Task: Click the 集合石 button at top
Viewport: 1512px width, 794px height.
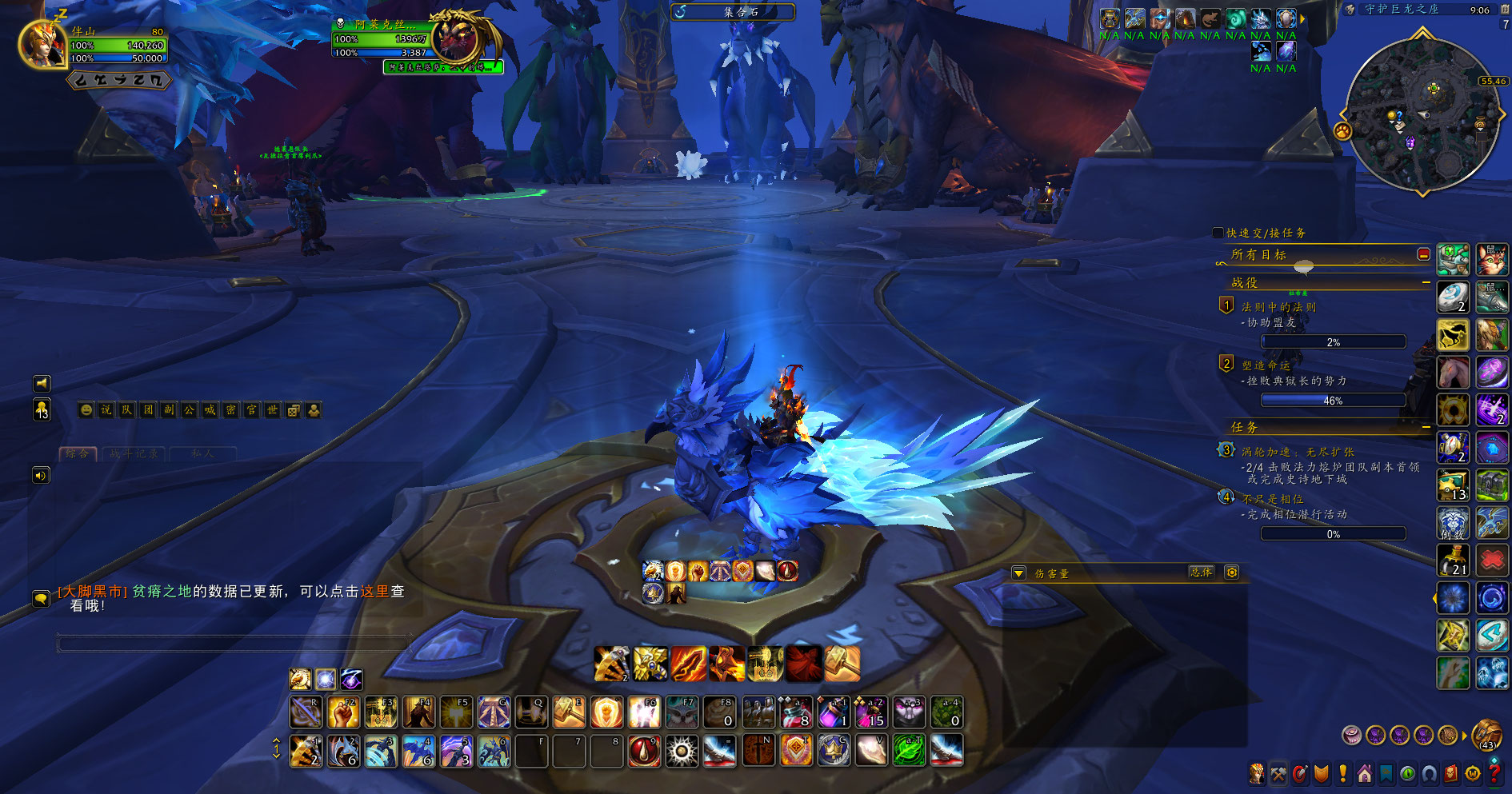Action: tap(733, 12)
